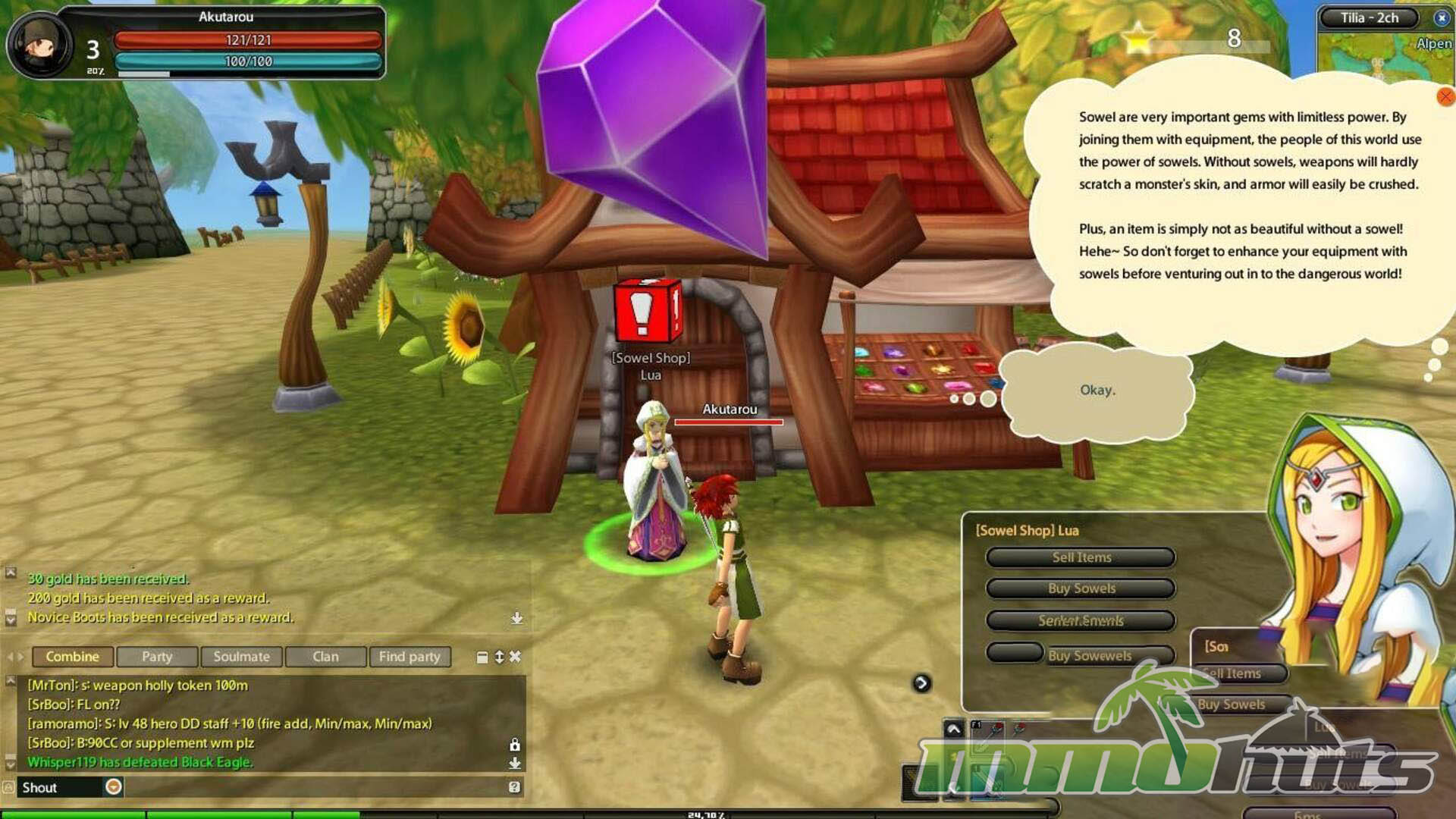Screen dimensions: 1456x819
Task: Open the Shout chat channel dropdown
Action: [114, 787]
